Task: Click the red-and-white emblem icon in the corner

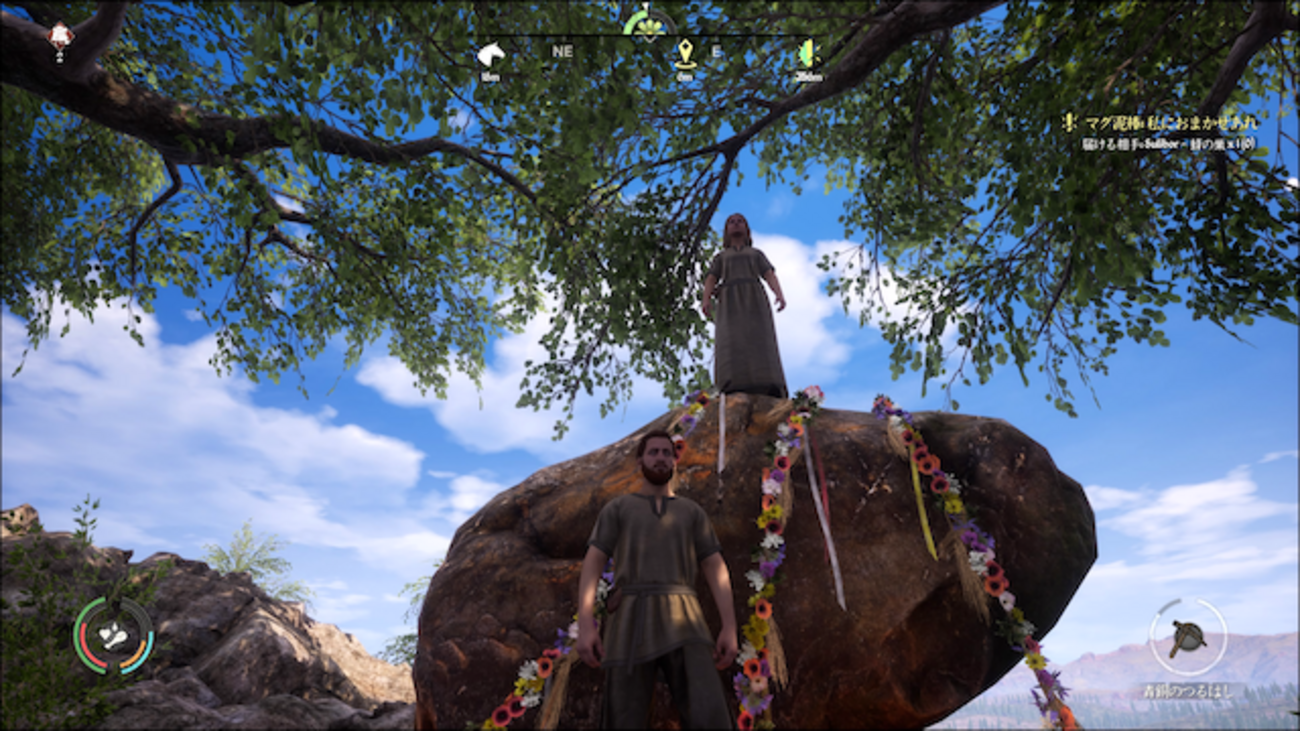Action: point(61,37)
